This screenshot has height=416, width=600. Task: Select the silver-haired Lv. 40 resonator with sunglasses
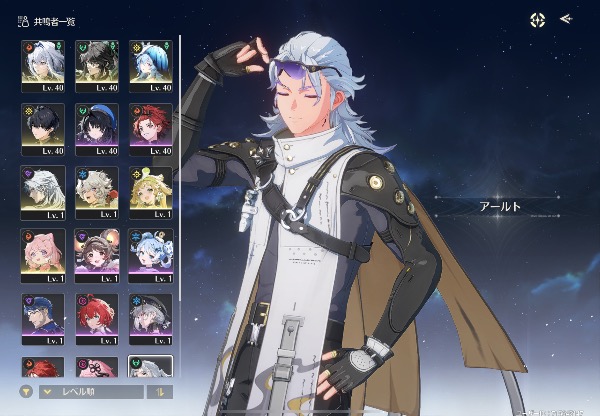[42, 63]
